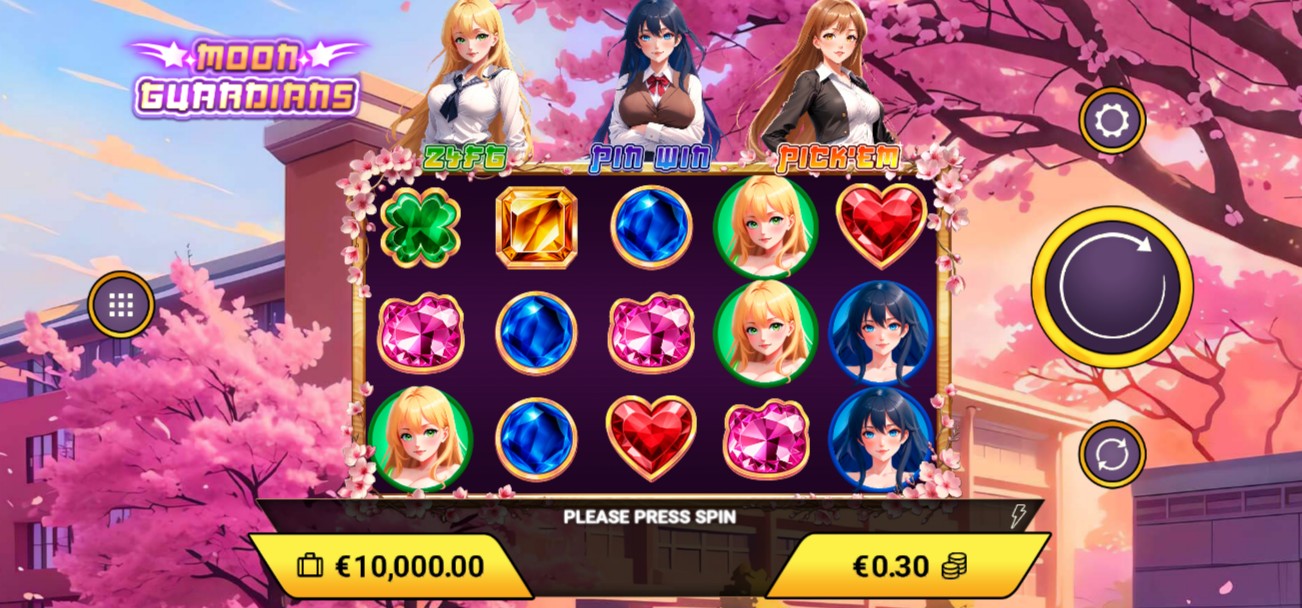1302x608 pixels.
Task: Spin the reels with the large spin button
Action: [x=1111, y=287]
